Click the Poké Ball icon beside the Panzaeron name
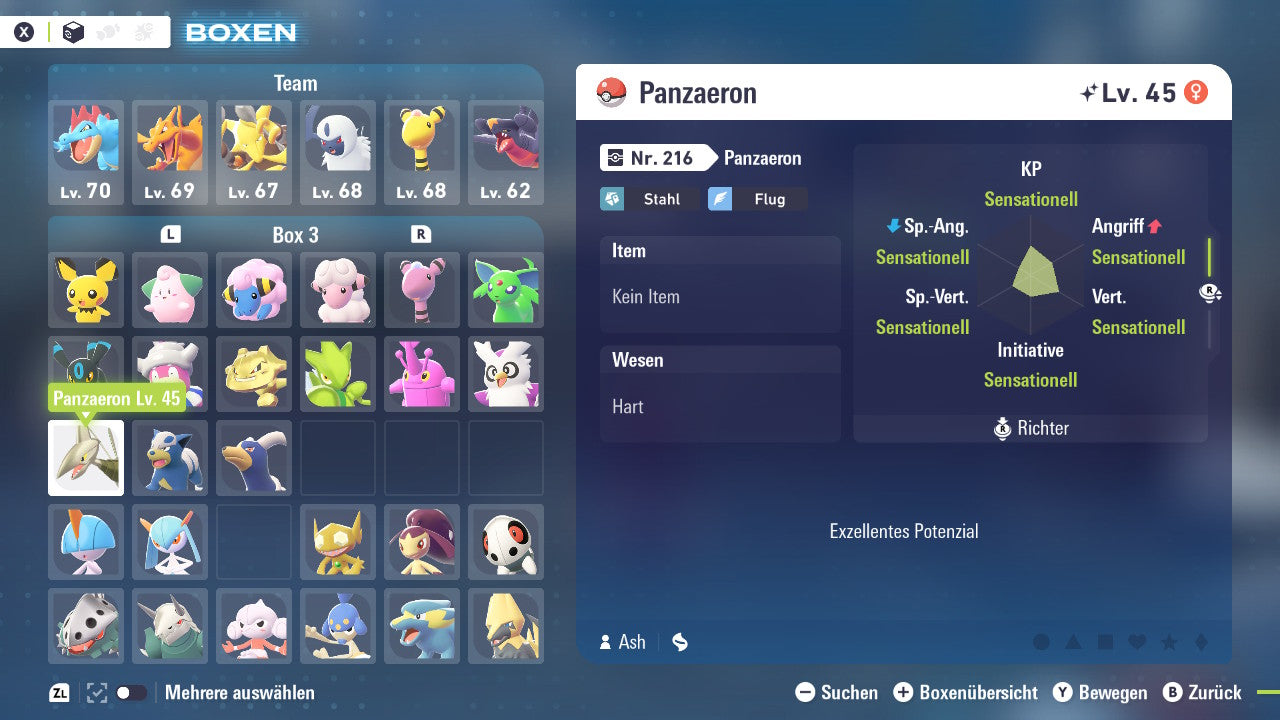 coord(611,92)
